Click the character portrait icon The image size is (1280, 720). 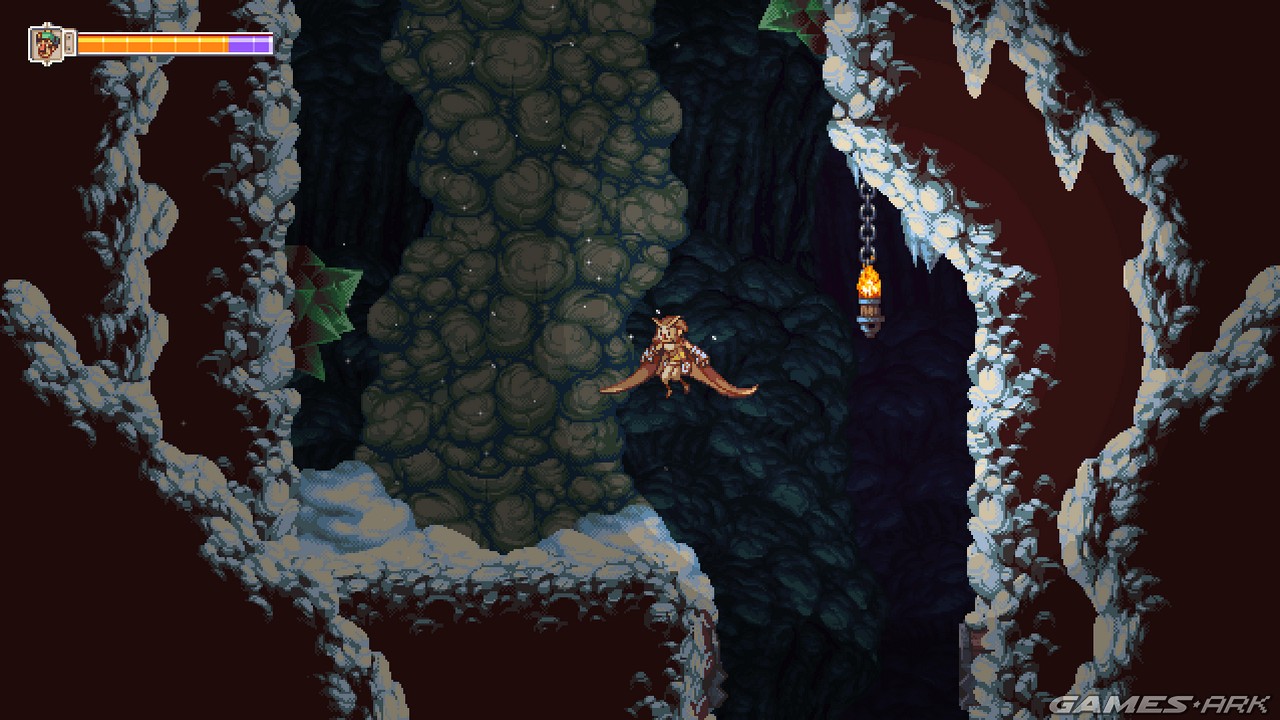tap(45, 43)
